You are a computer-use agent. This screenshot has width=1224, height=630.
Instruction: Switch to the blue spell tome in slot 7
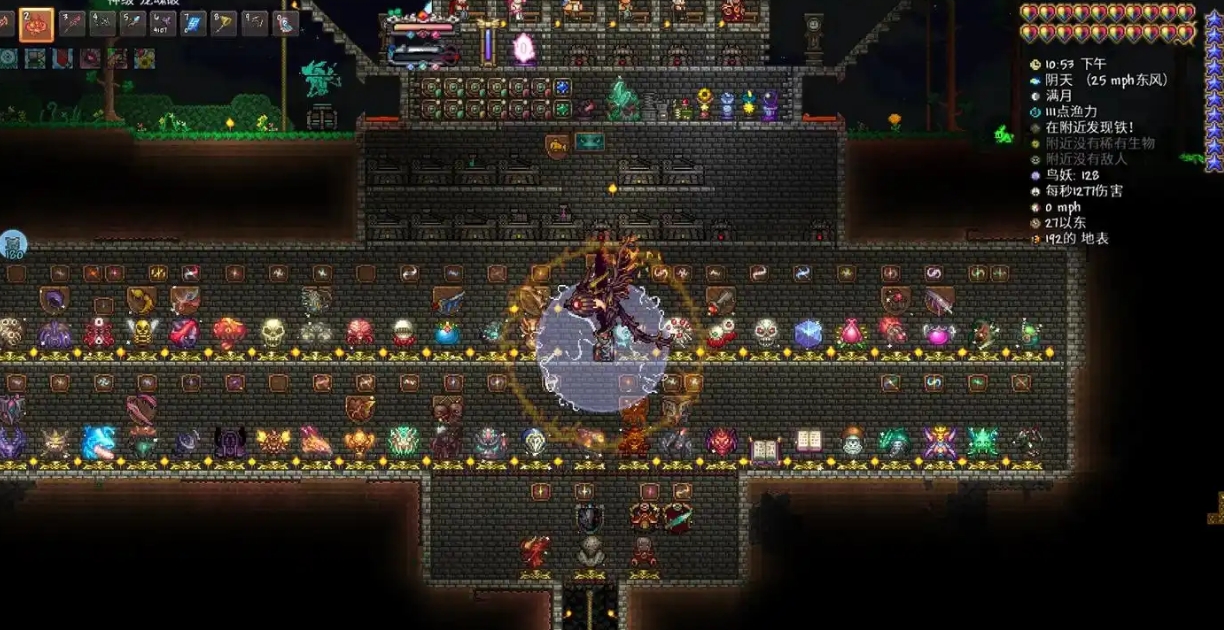[194, 22]
